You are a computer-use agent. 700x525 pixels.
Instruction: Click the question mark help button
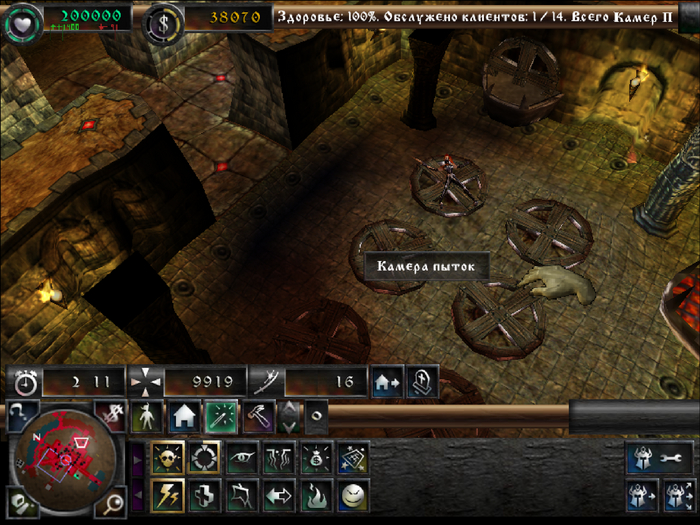tap(21, 412)
